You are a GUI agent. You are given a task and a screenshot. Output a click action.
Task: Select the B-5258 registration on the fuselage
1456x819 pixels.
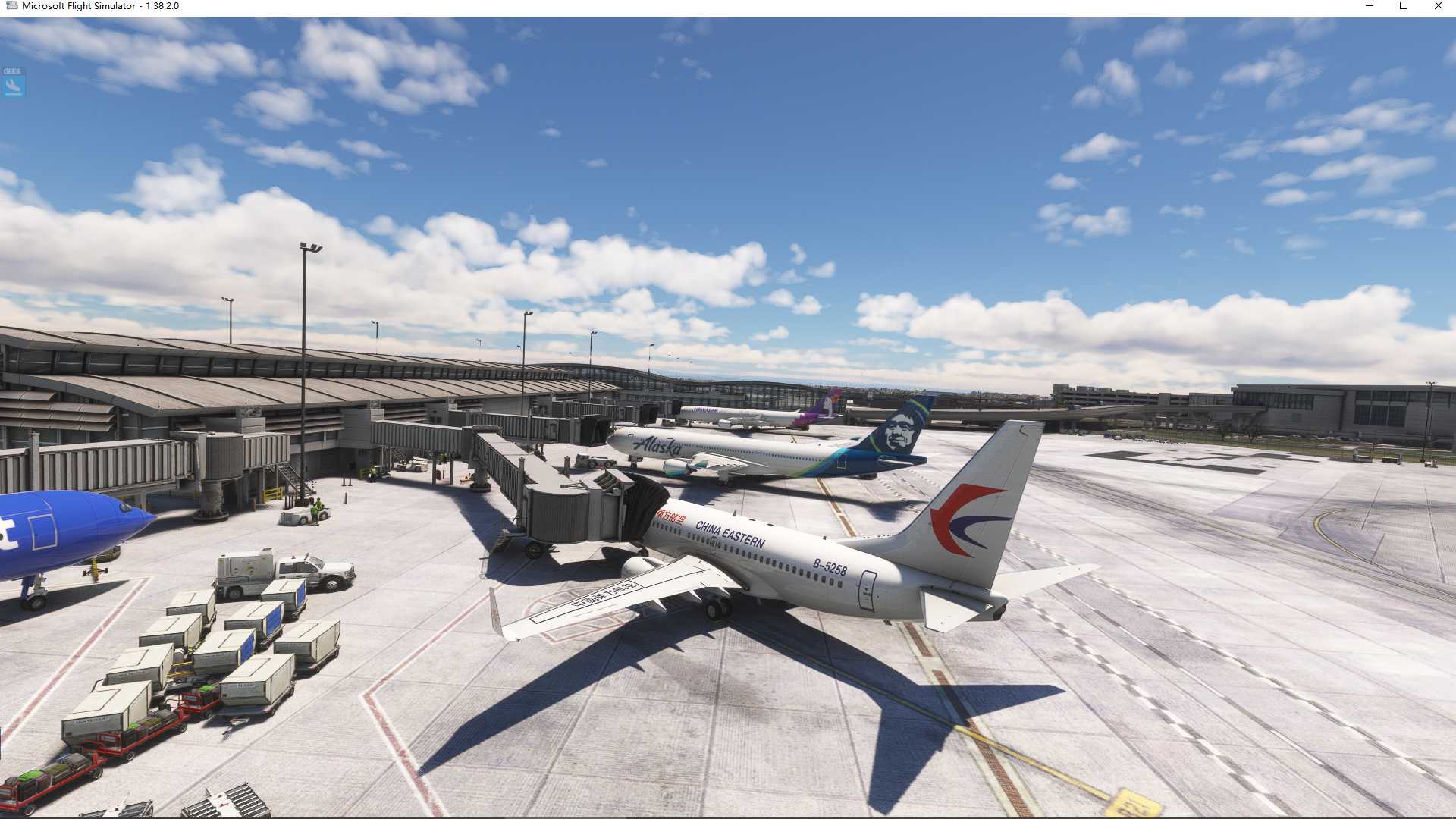point(832,566)
